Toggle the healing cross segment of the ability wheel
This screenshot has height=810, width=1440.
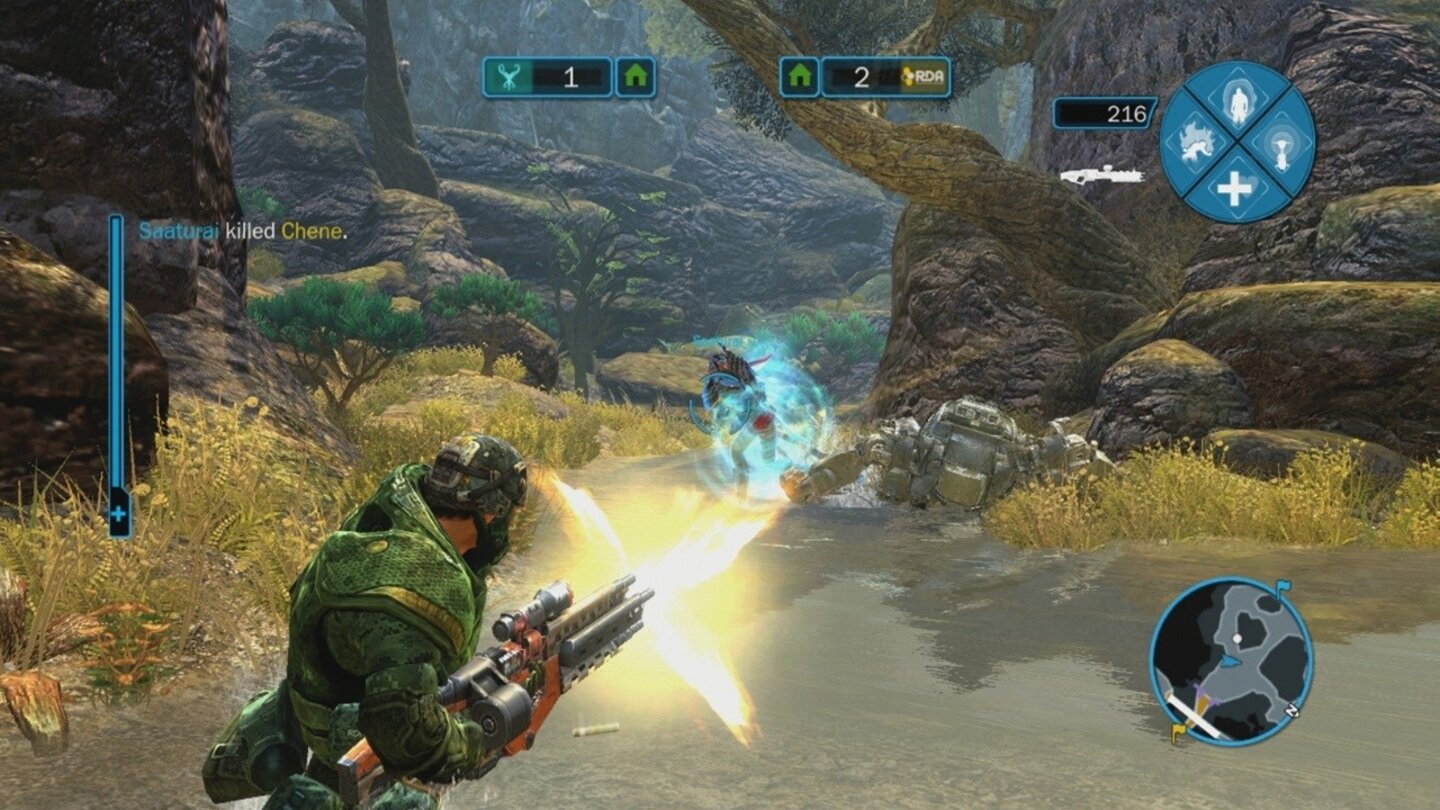(1234, 186)
